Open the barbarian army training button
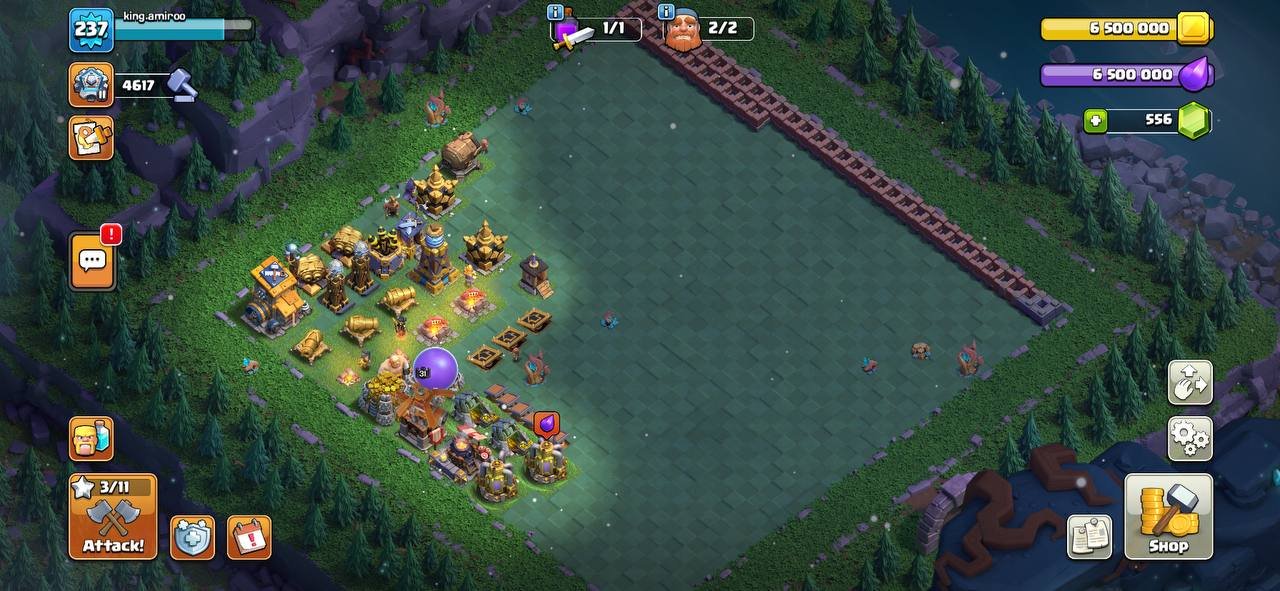Image resolution: width=1280 pixels, height=591 pixels. (91, 438)
